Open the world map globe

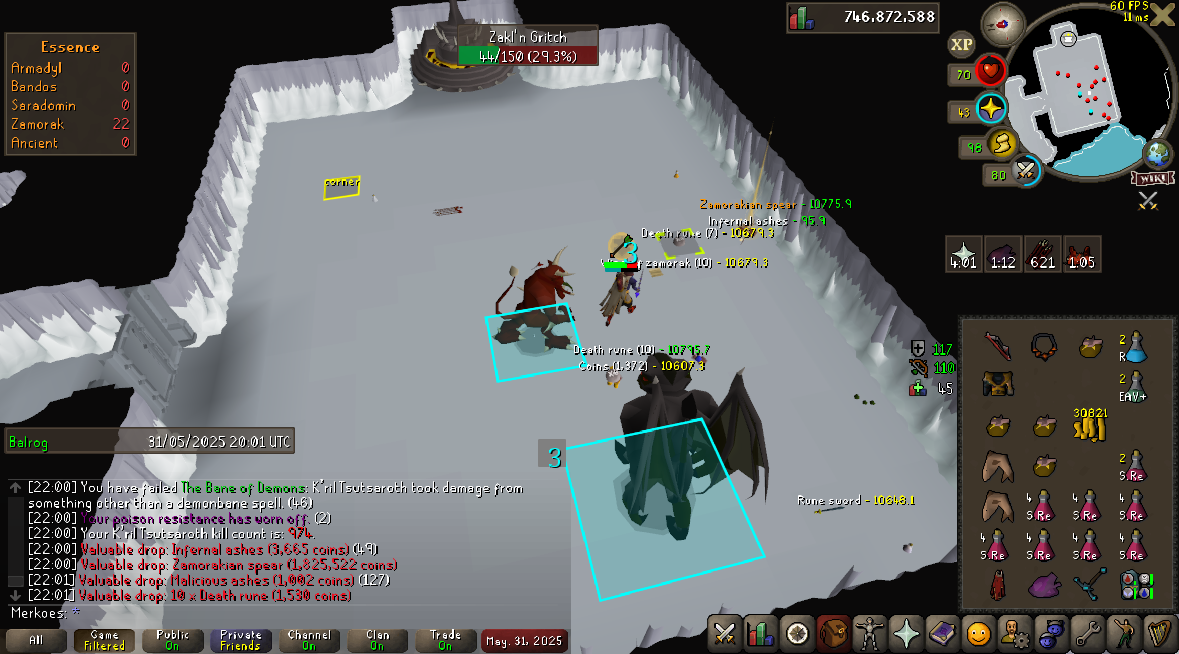(1159, 154)
